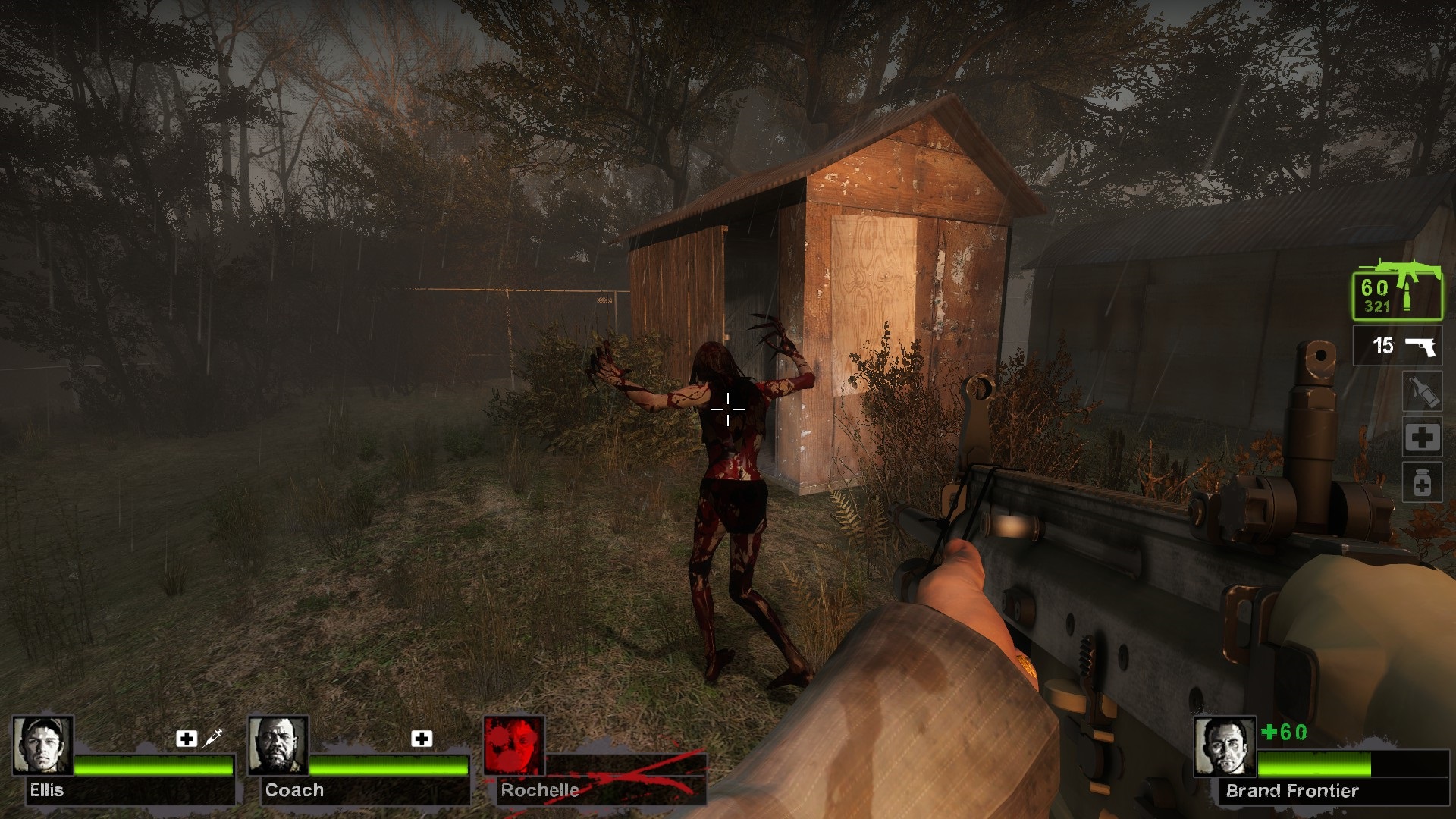Select the molotov throwable slot
Image resolution: width=1456 pixels, height=819 pixels.
click(x=1421, y=391)
